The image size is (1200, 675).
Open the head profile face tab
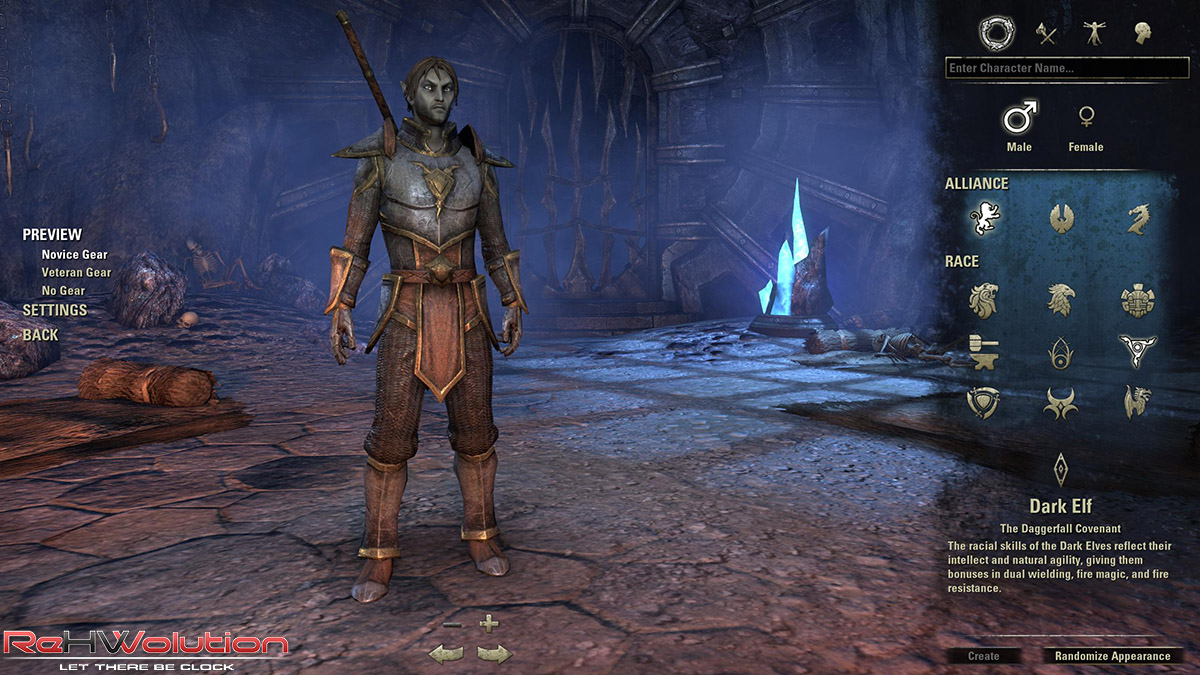click(x=1142, y=34)
